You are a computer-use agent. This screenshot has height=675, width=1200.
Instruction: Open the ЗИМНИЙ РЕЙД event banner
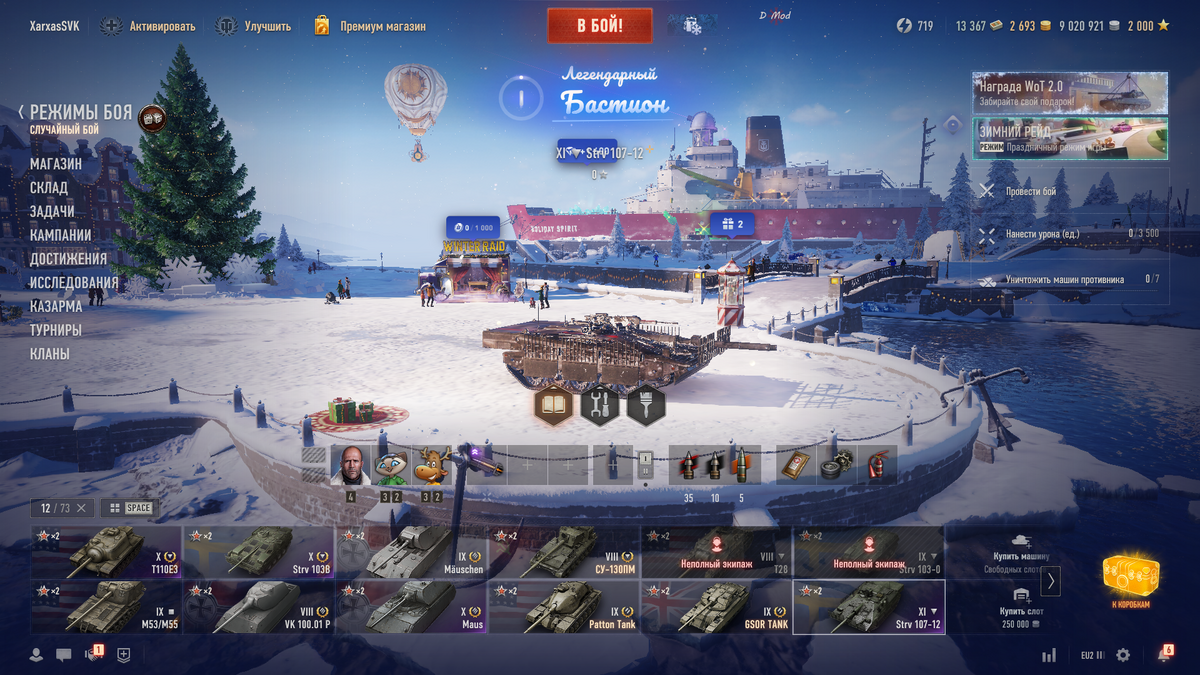point(1069,139)
